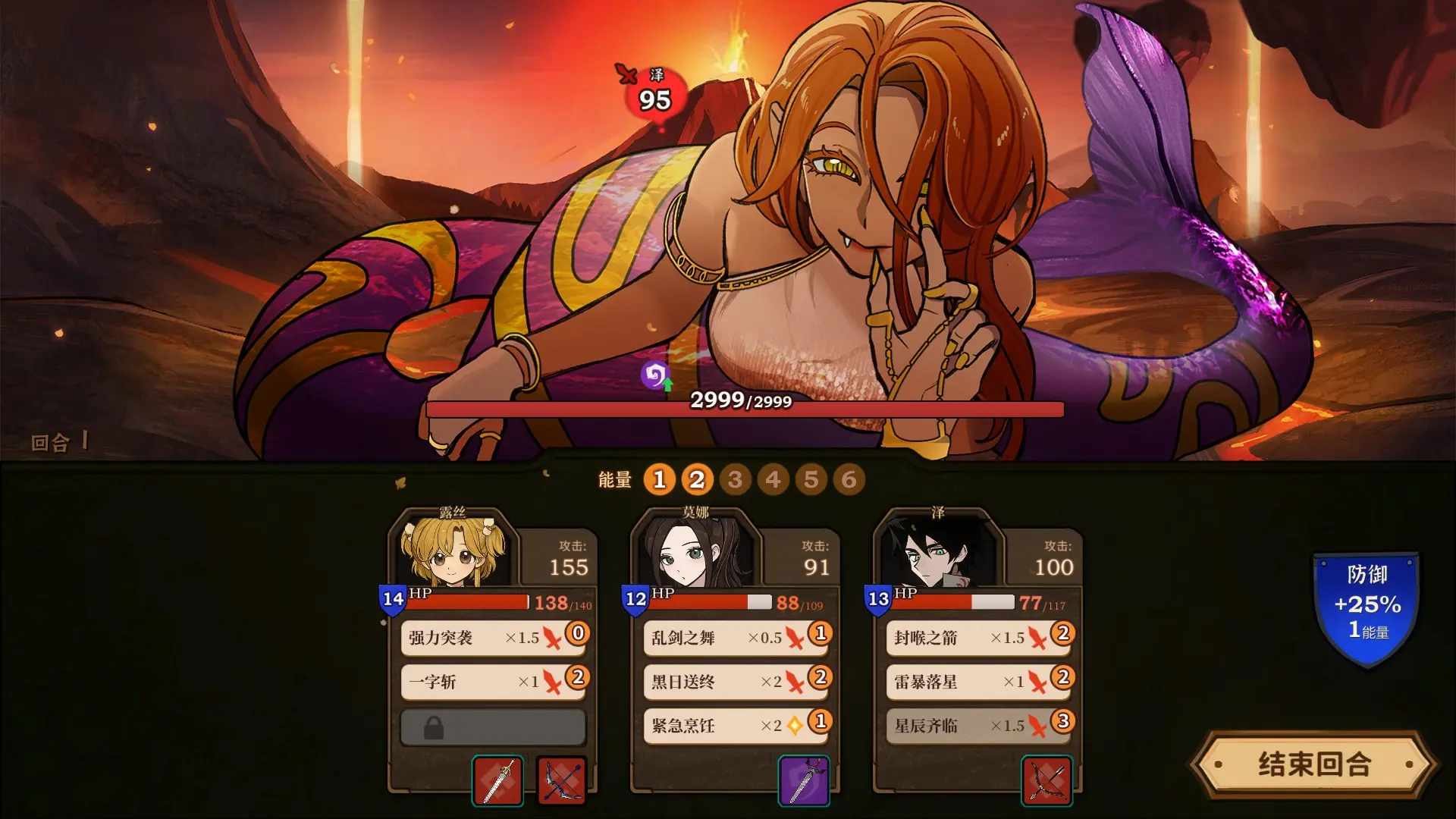The height and width of the screenshot is (819, 1456).
Task: Click energy point 1 indicator
Action: tap(660, 480)
